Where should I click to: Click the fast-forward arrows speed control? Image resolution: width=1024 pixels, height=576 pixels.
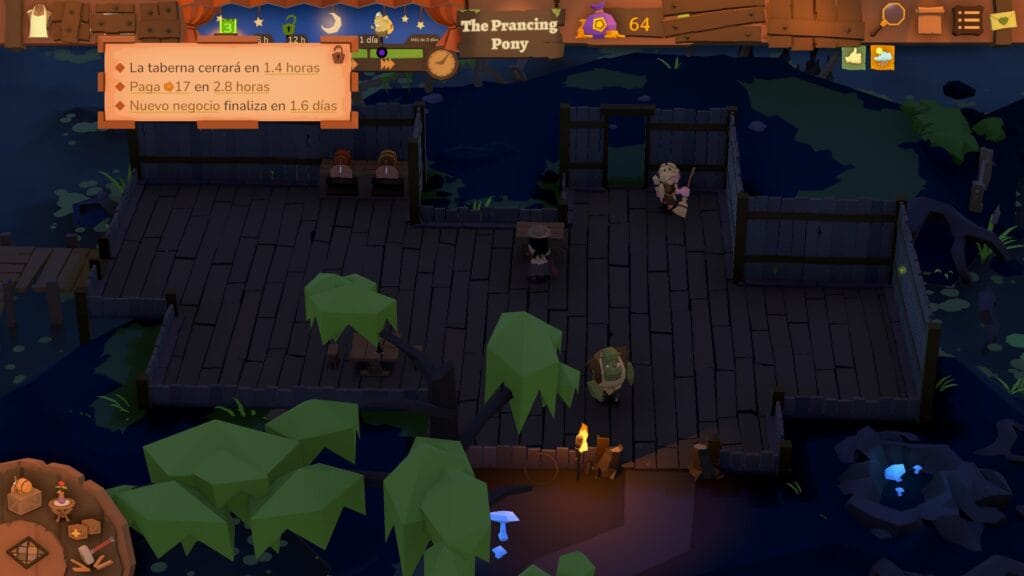coord(387,64)
